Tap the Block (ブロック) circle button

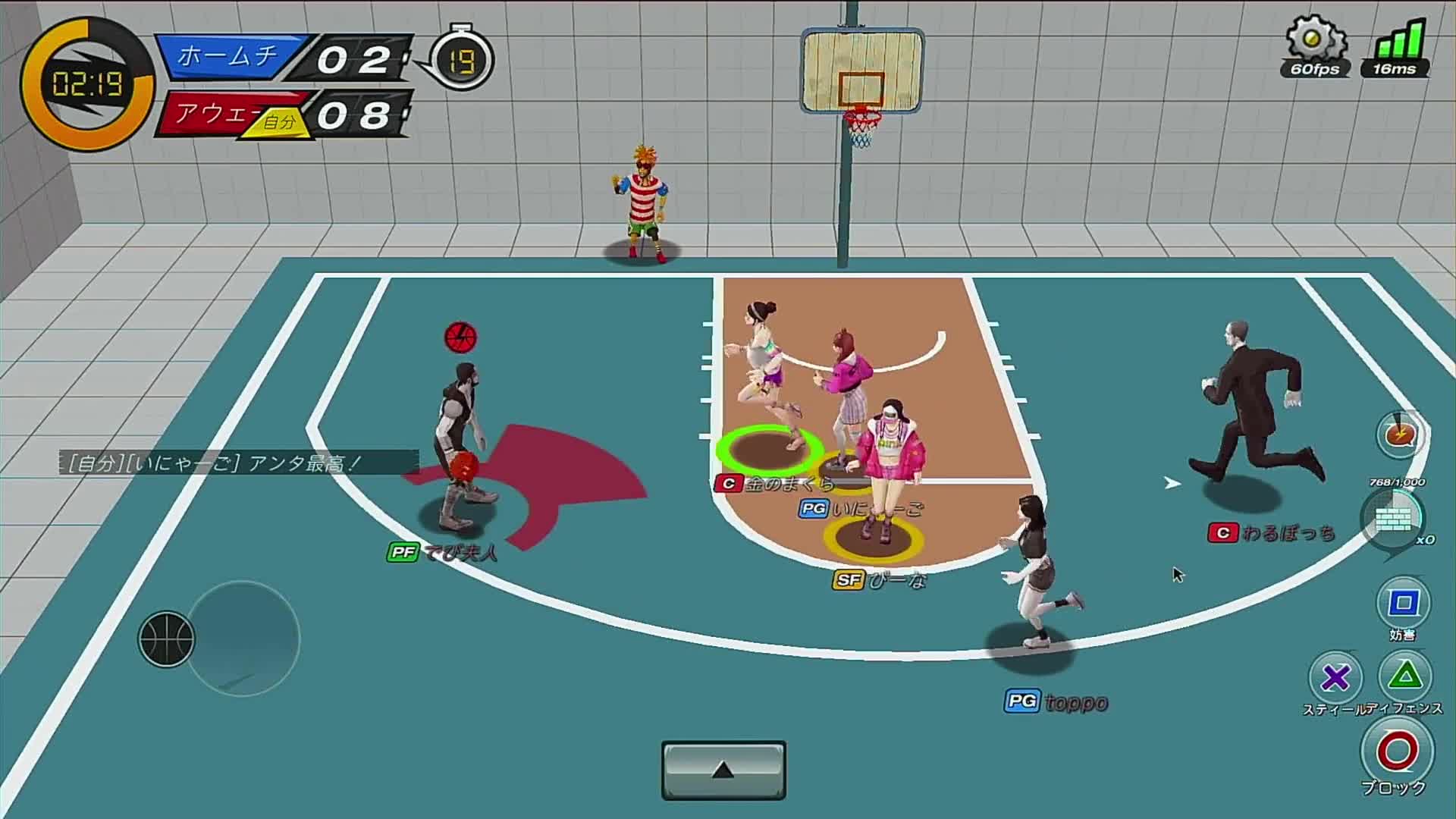point(1397,752)
